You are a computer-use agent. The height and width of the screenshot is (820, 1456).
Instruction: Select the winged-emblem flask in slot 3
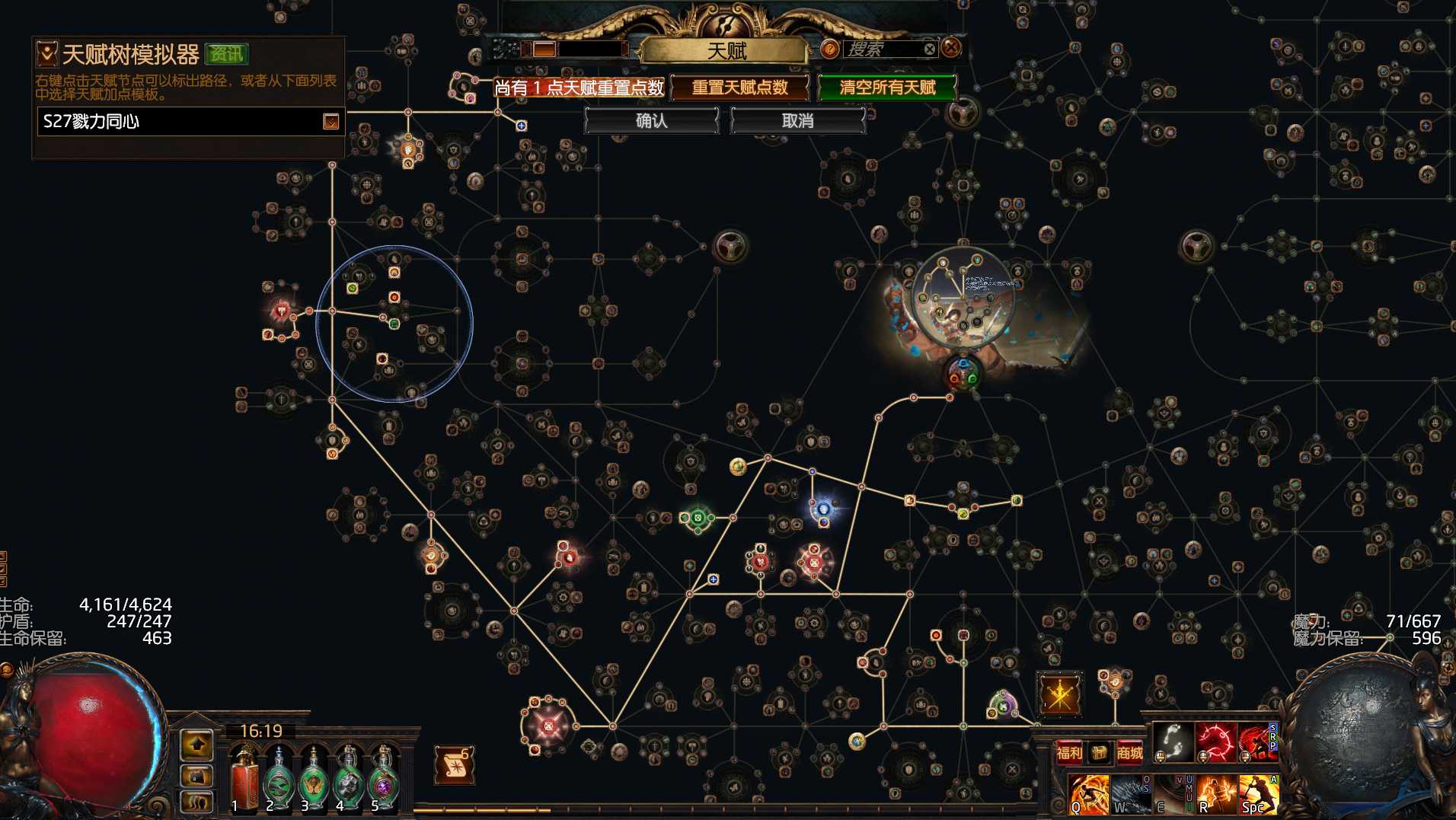point(314,778)
